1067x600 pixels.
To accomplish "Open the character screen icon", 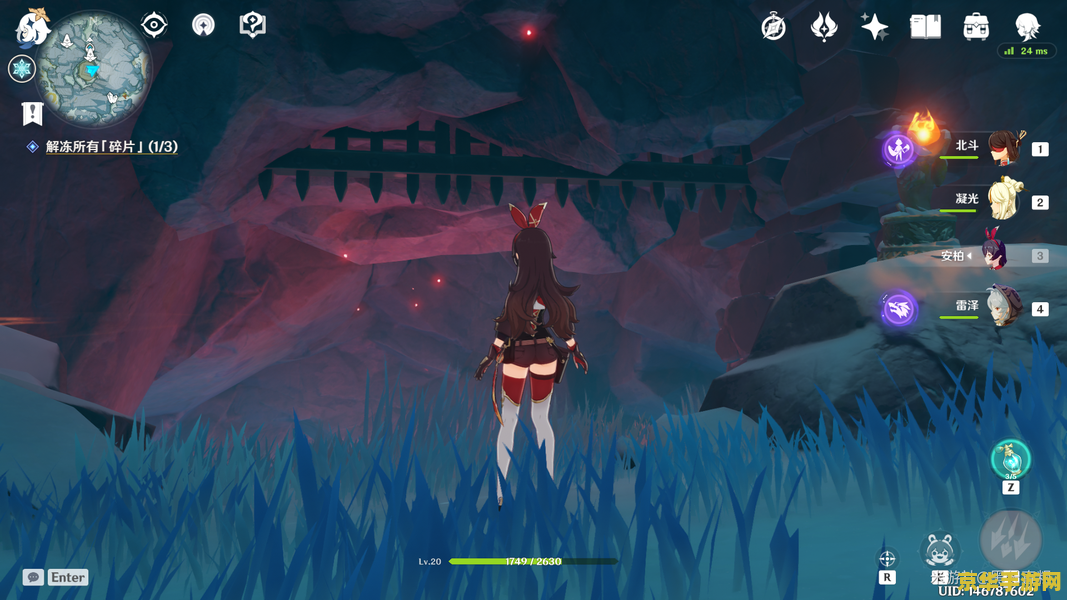I will [x=1027, y=27].
